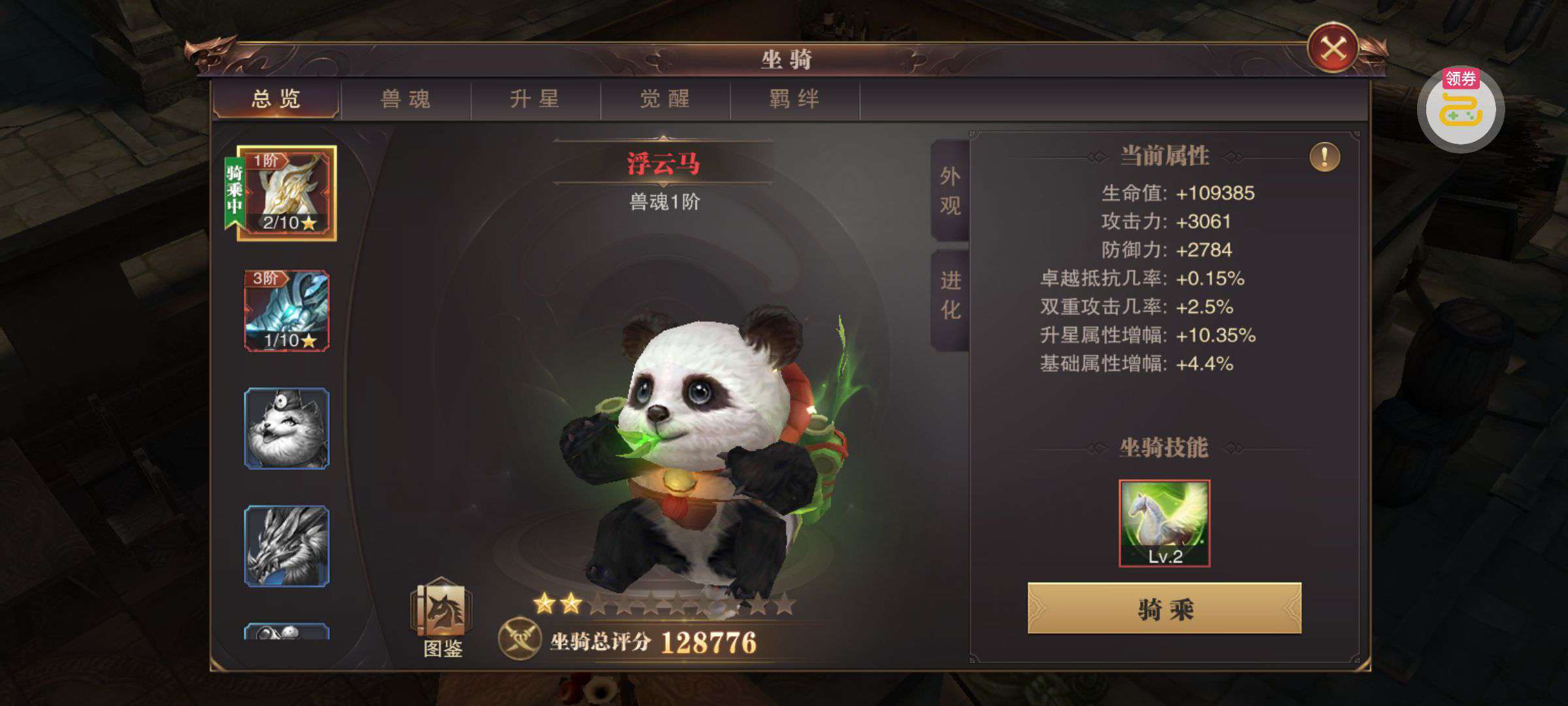Select the 羁绊 bond tab
Screen dimensions: 1568x706
pyautogui.click(x=794, y=99)
